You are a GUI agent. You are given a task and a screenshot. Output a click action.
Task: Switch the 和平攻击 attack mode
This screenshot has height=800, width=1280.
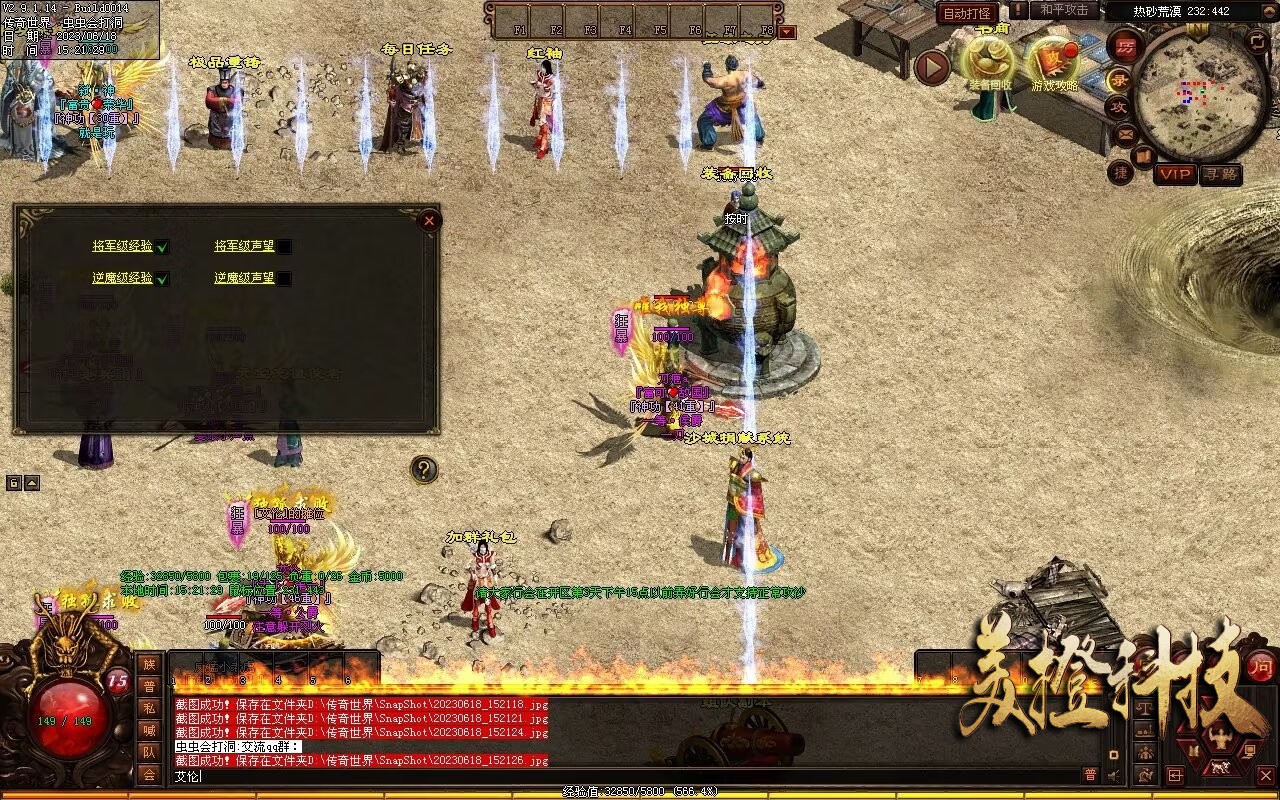tap(1063, 10)
